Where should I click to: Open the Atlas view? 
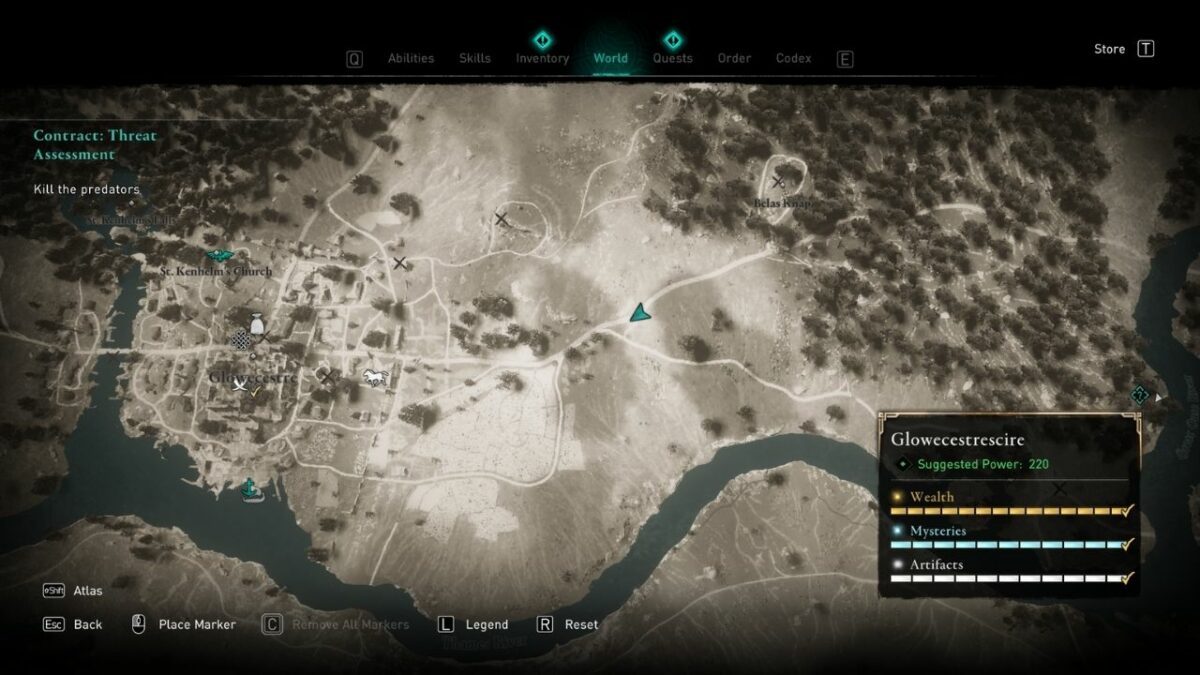click(x=87, y=591)
